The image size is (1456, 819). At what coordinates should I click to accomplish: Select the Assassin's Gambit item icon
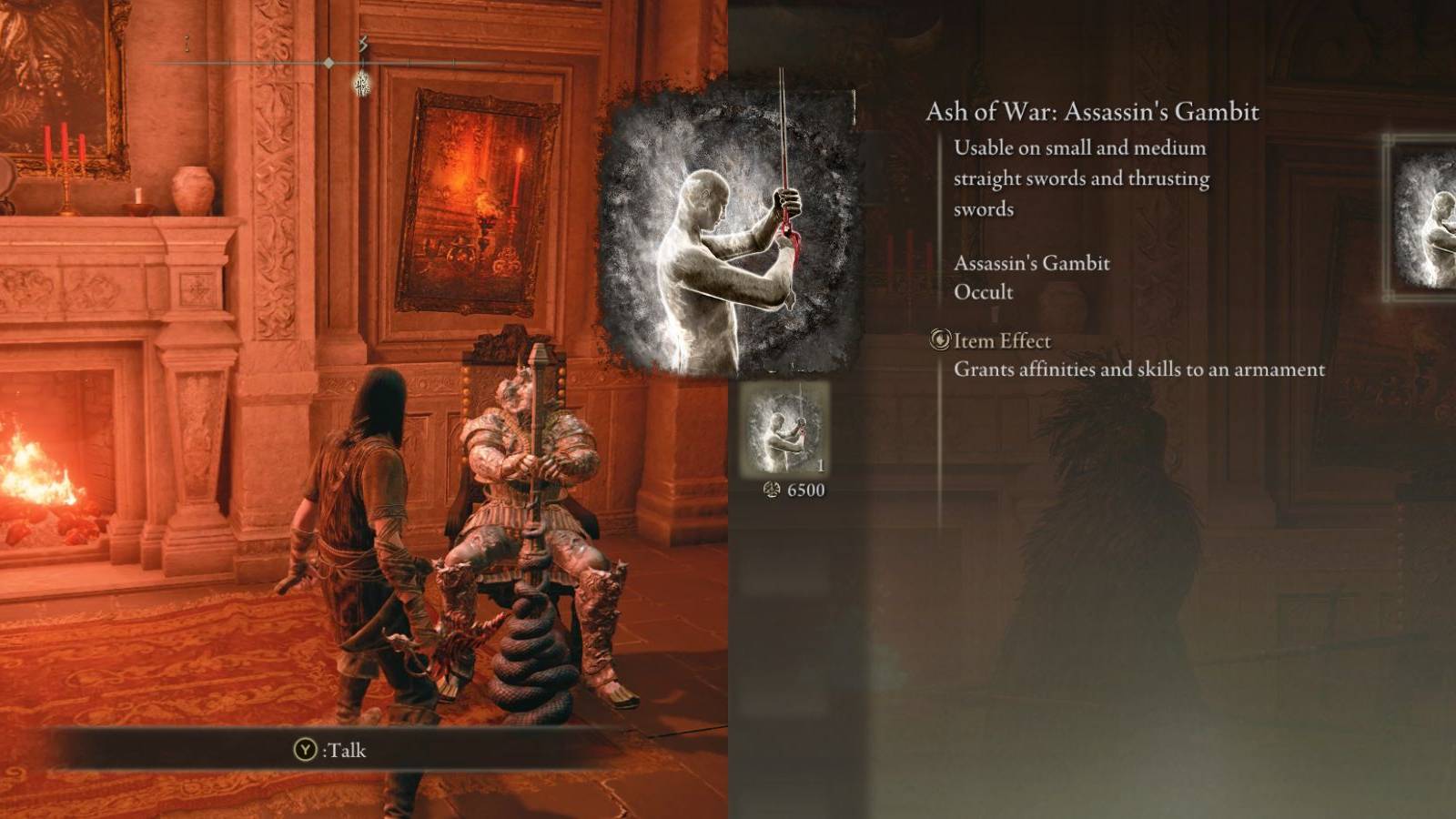tap(785, 428)
